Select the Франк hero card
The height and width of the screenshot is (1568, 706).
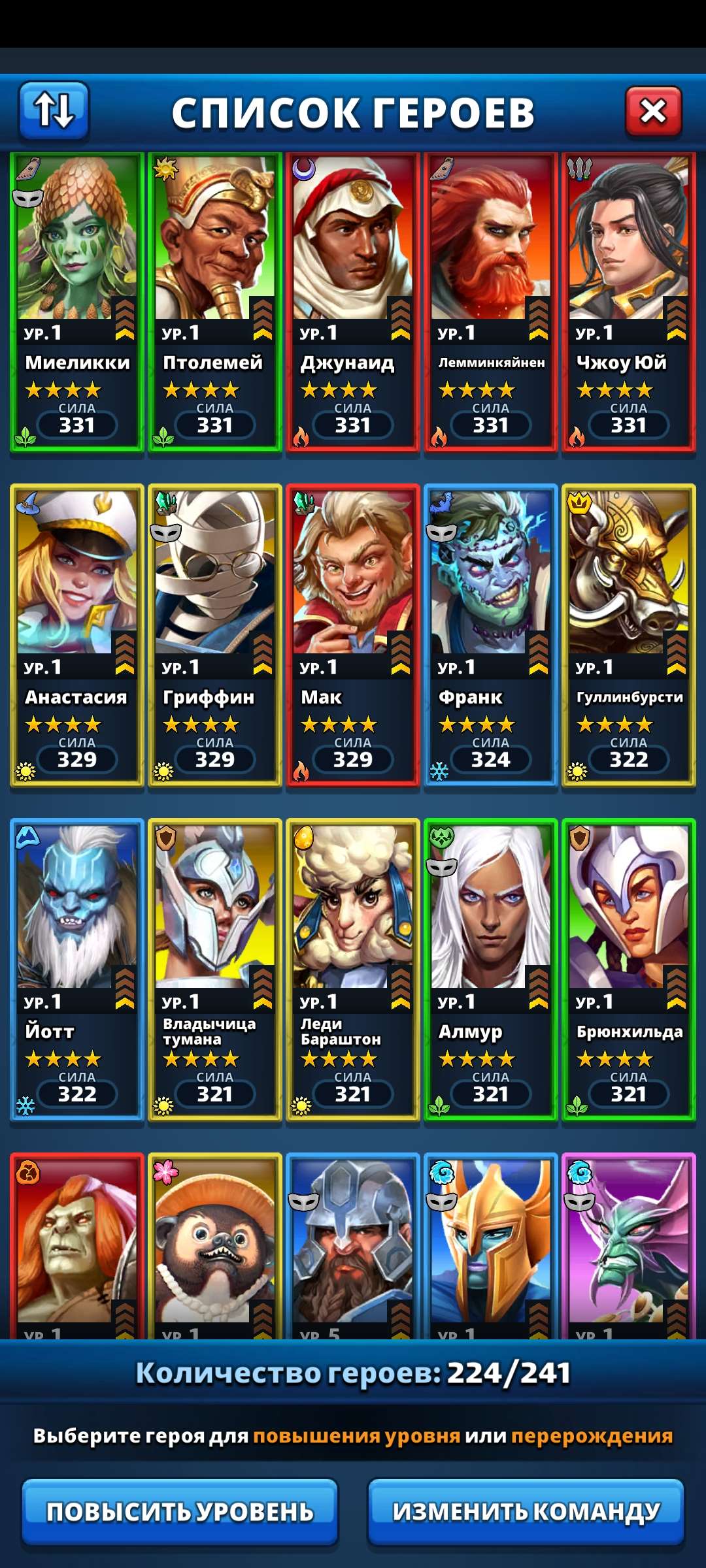point(491,635)
